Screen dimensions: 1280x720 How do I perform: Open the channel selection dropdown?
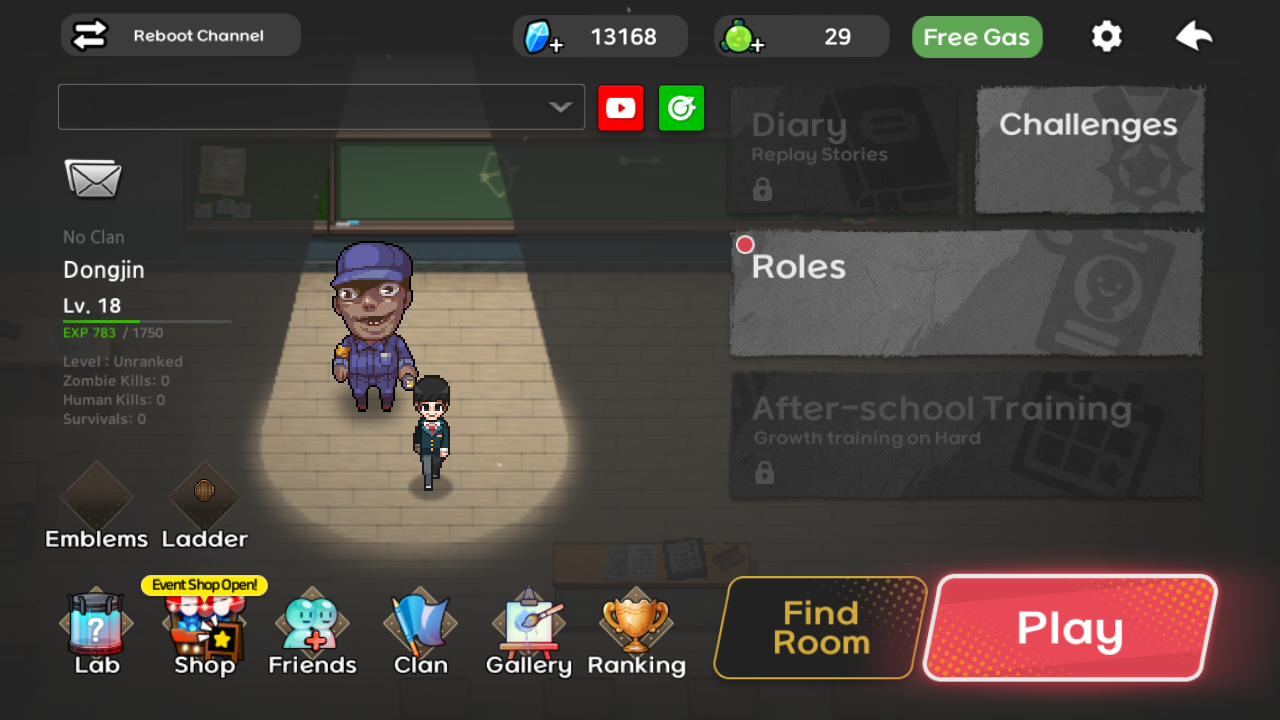coord(320,106)
